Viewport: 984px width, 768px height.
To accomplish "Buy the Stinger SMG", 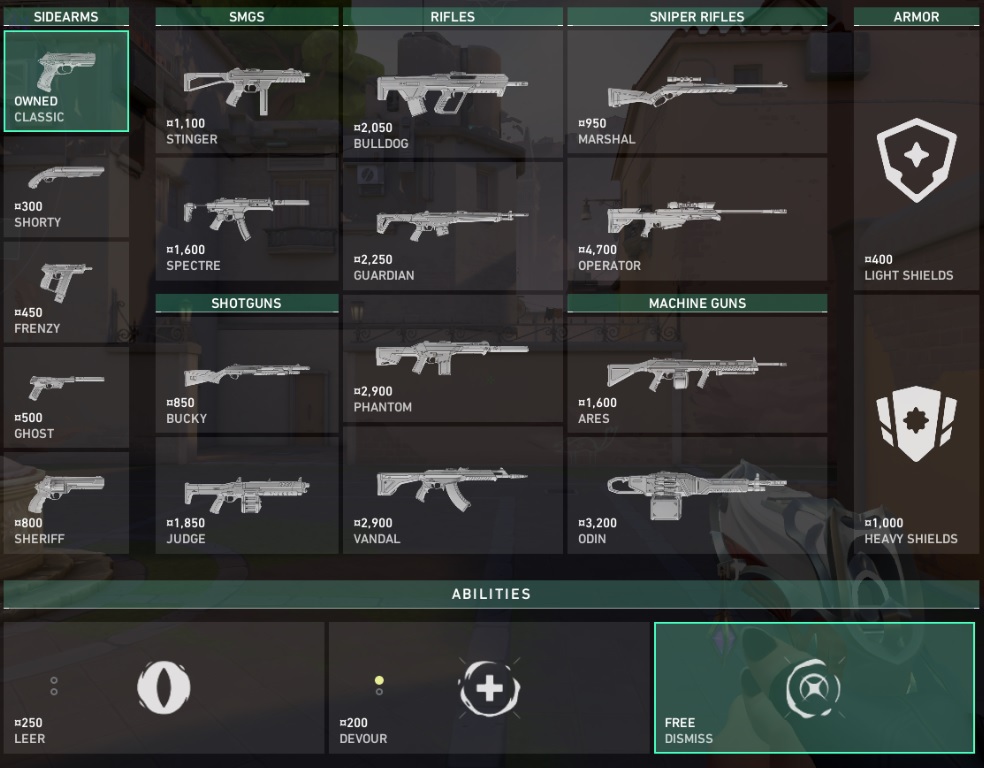I will 247,91.
